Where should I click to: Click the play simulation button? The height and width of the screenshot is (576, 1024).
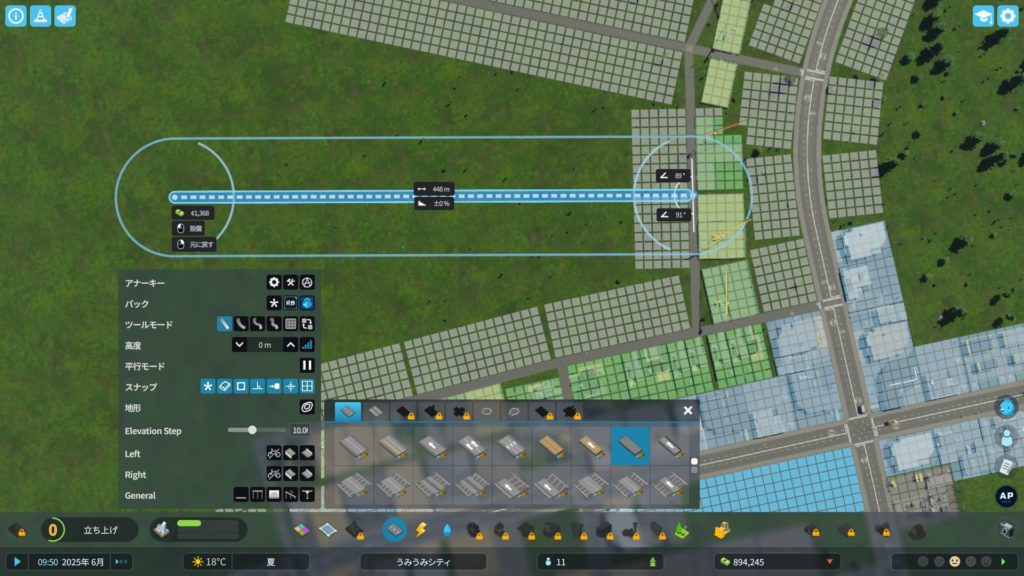(17, 562)
